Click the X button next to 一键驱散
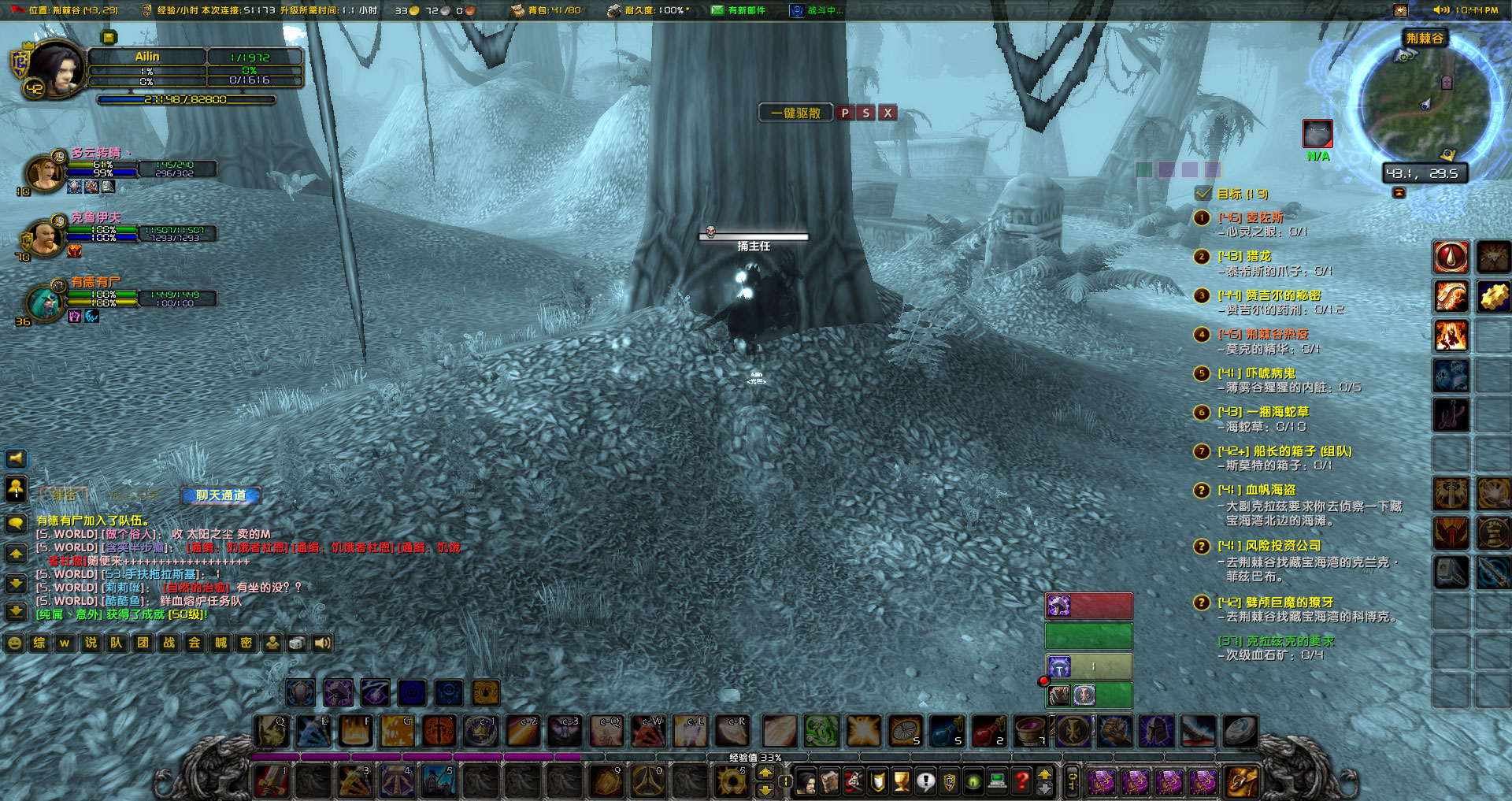Screen dimensions: 1512x801 pos(888,113)
